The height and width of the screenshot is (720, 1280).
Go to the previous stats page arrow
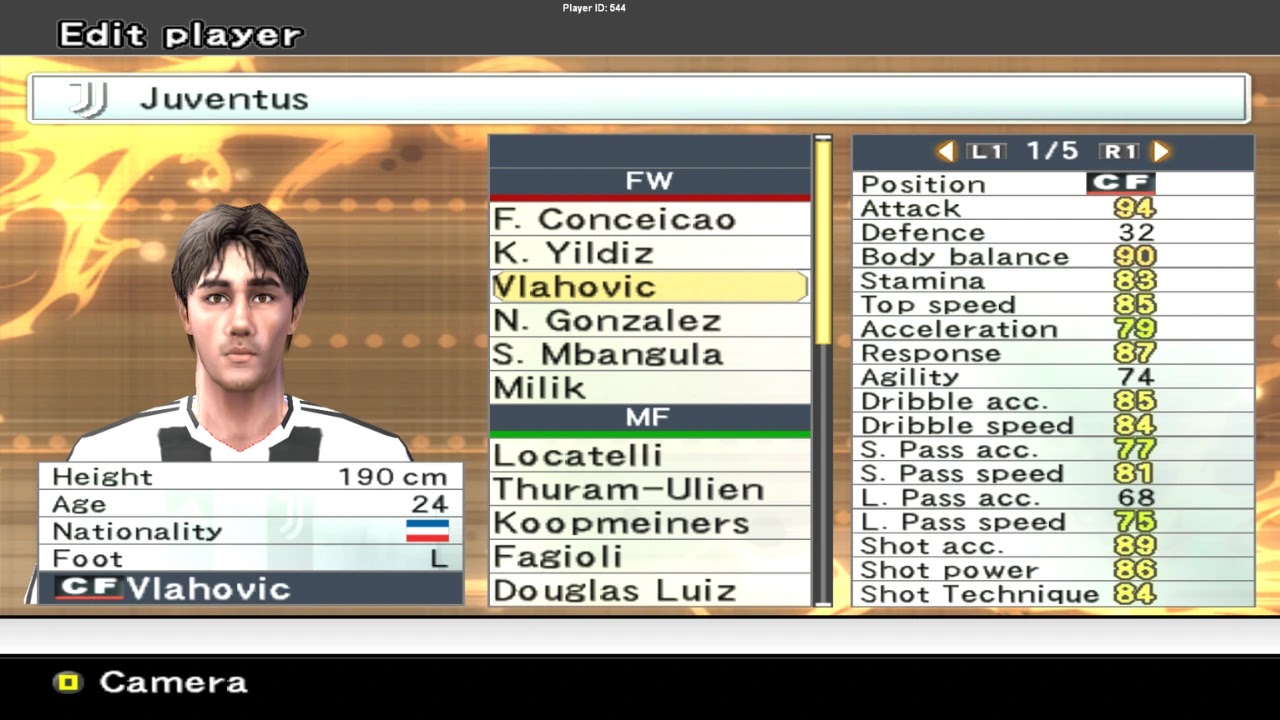pos(945,152)
